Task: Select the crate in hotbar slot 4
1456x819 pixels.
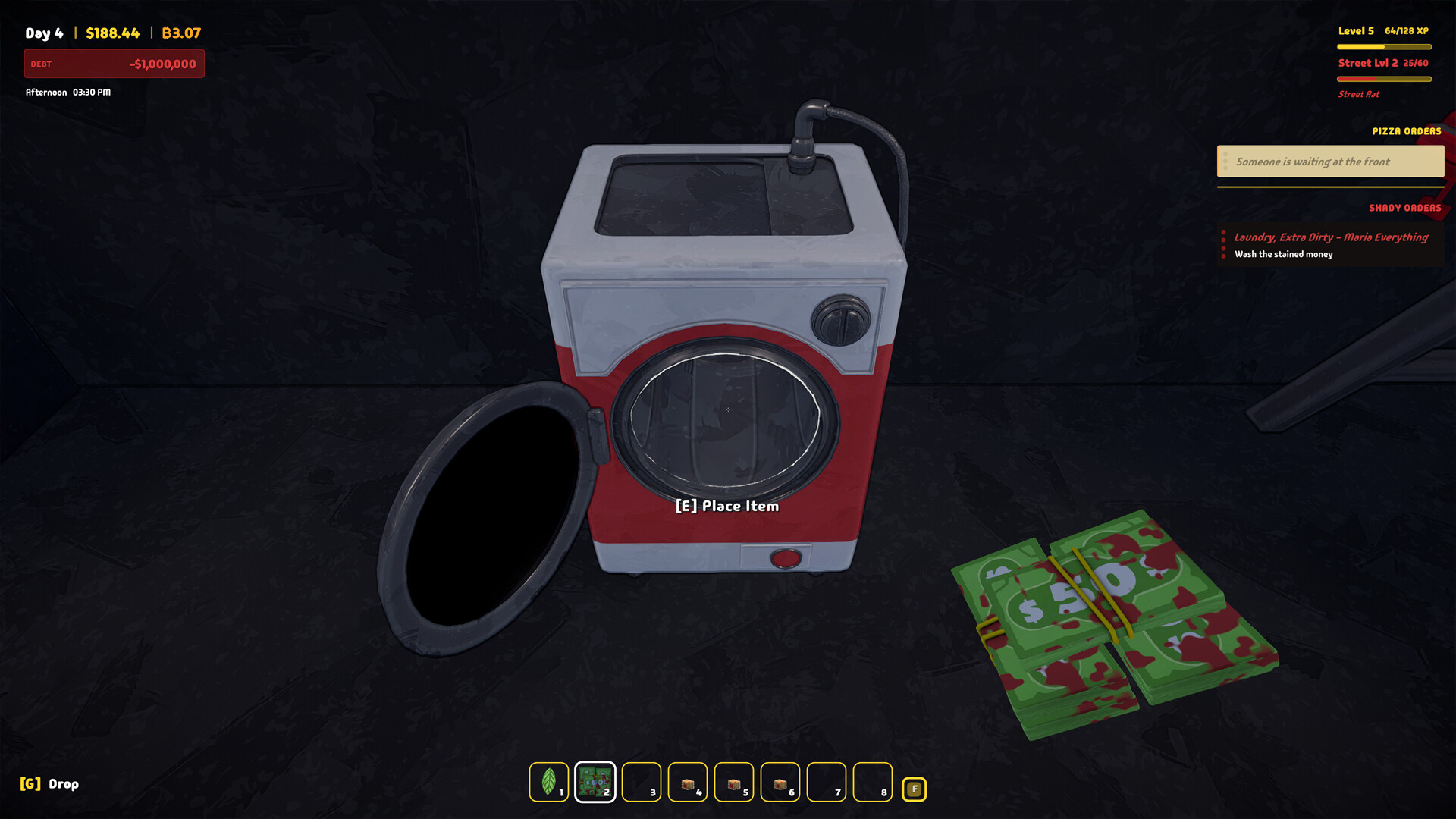Action: coord(688,782)
